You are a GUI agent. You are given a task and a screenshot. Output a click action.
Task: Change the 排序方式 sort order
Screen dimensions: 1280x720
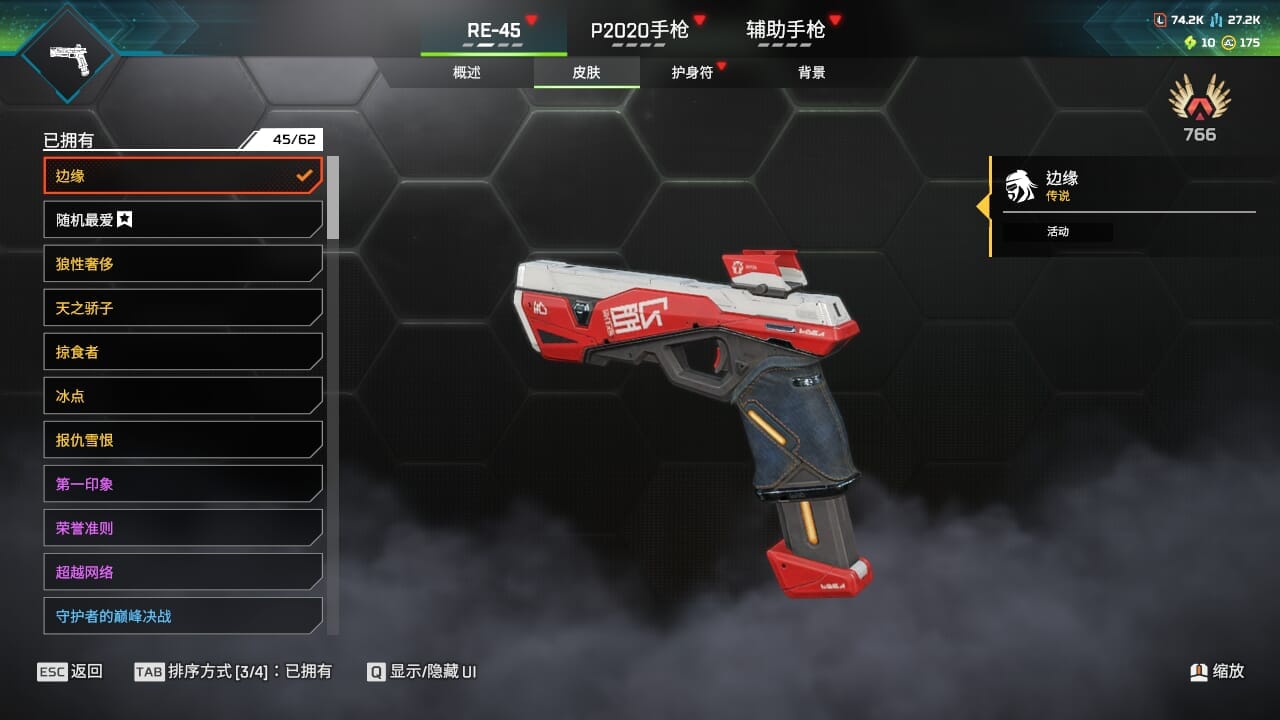233,672
